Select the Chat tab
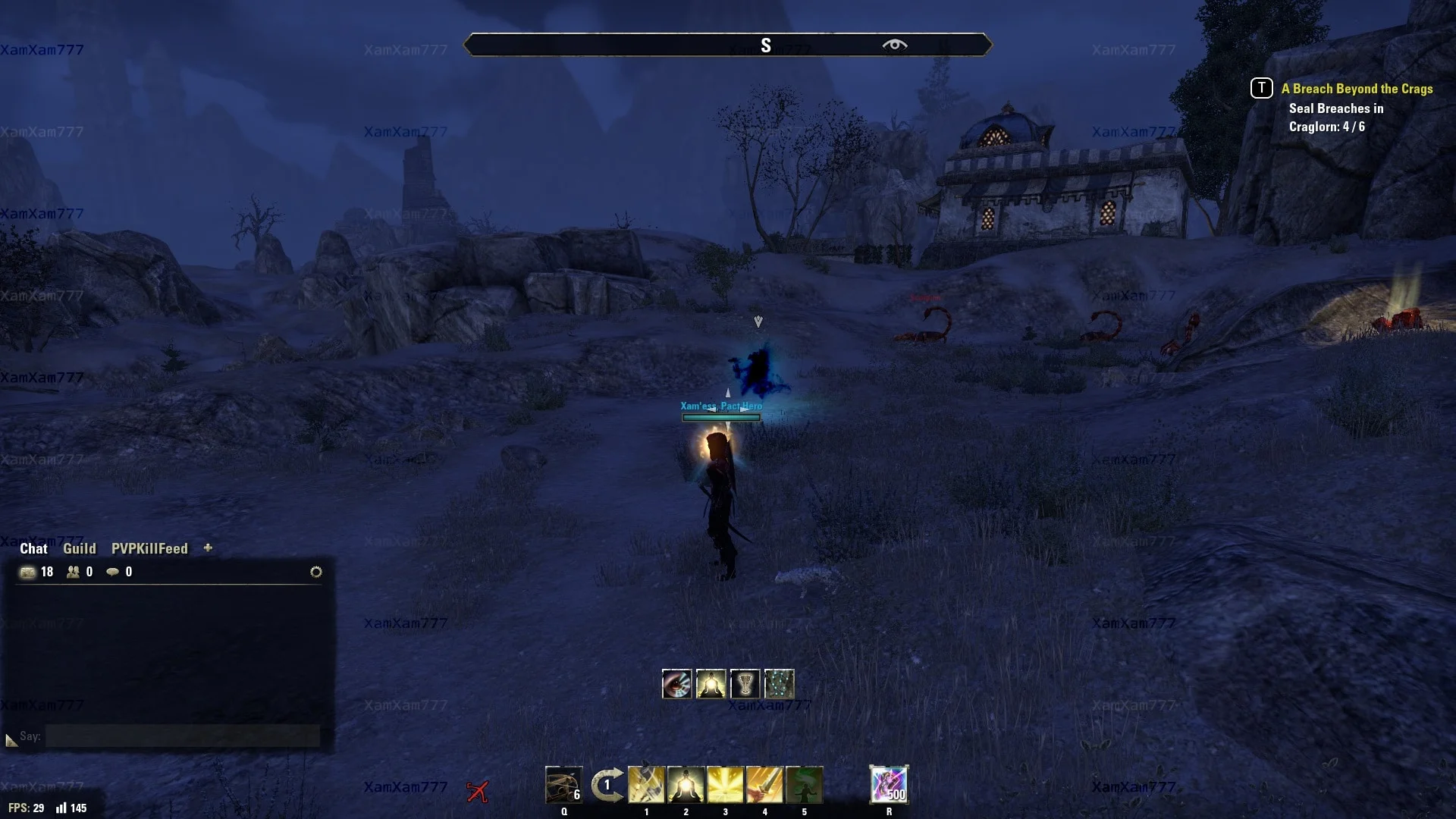This screenshot has width=1456, height=819. point(33,548)
